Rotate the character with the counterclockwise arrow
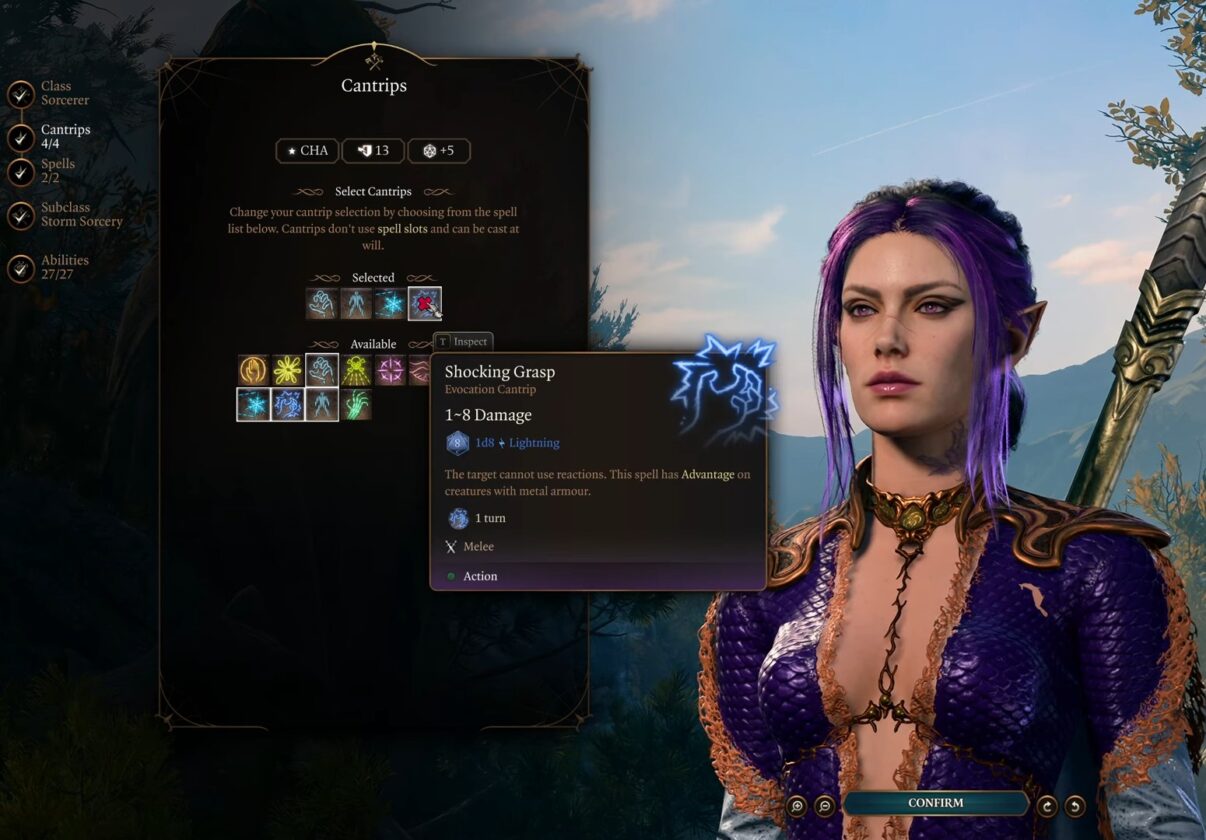1206x840 pixels. [1075, 806]
